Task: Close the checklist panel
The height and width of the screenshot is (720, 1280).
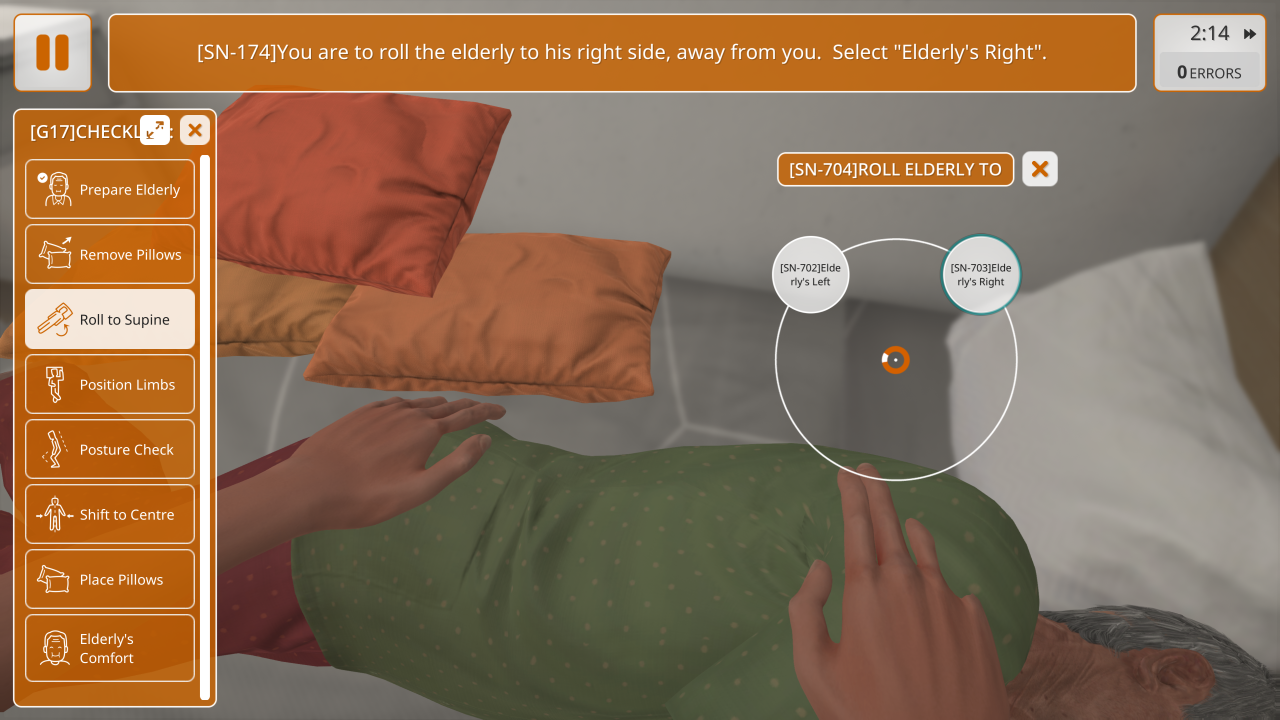Action: pyautogui.click(x=195, y=130)
